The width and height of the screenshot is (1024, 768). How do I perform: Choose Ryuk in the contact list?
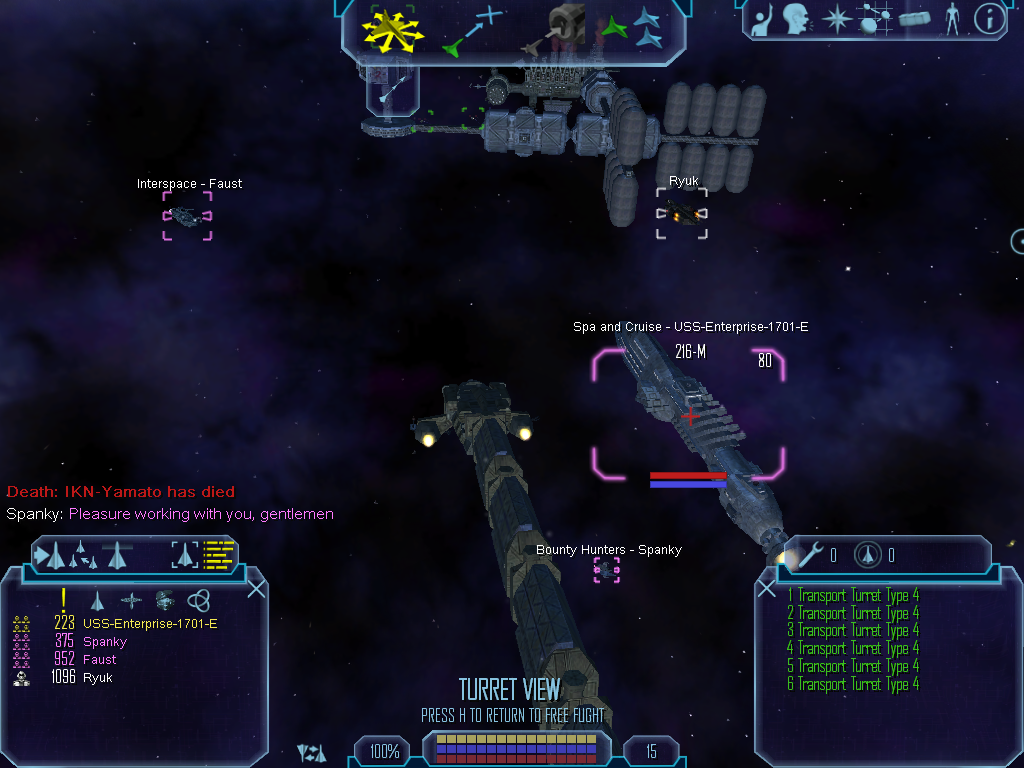pyautogui.click(x=97, y=678)
